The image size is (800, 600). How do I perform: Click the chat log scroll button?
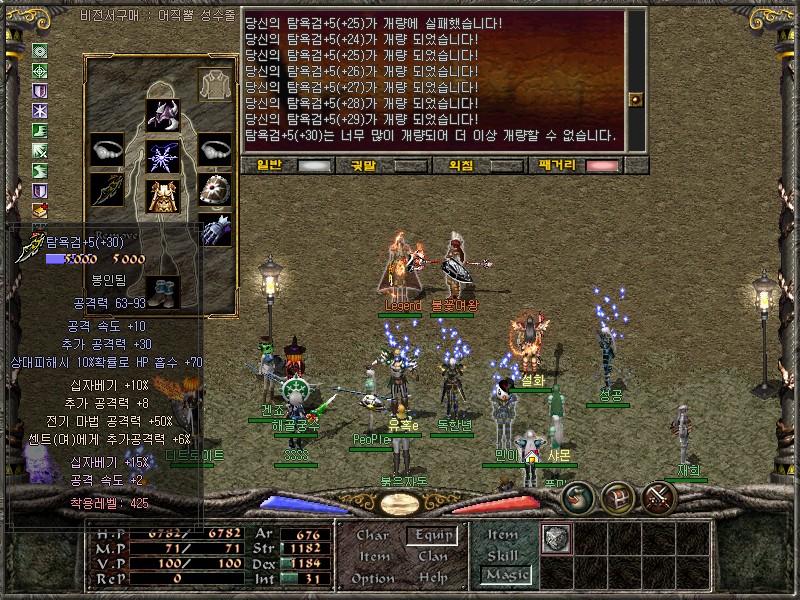point(634,99)
